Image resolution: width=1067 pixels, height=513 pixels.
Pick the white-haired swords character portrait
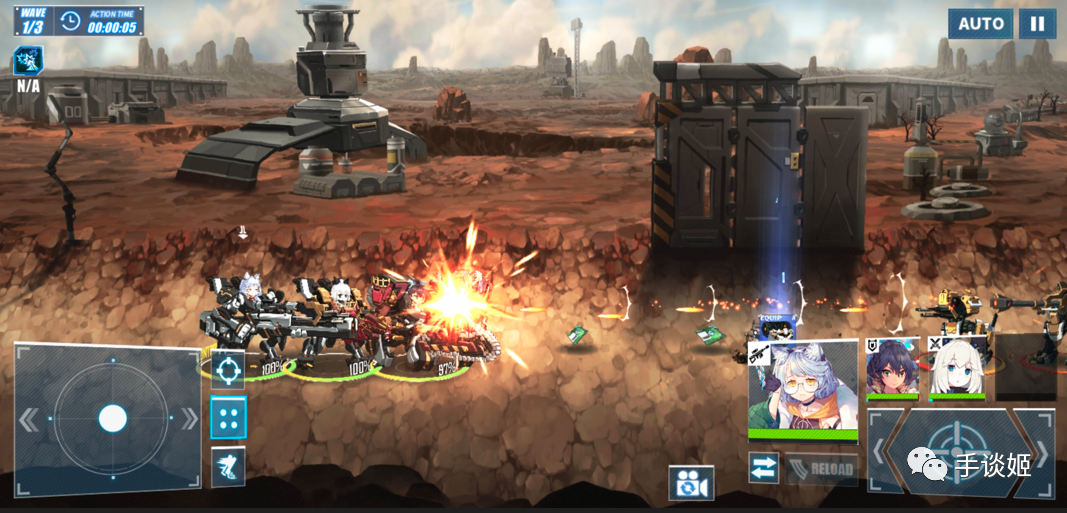coord(957,367)
